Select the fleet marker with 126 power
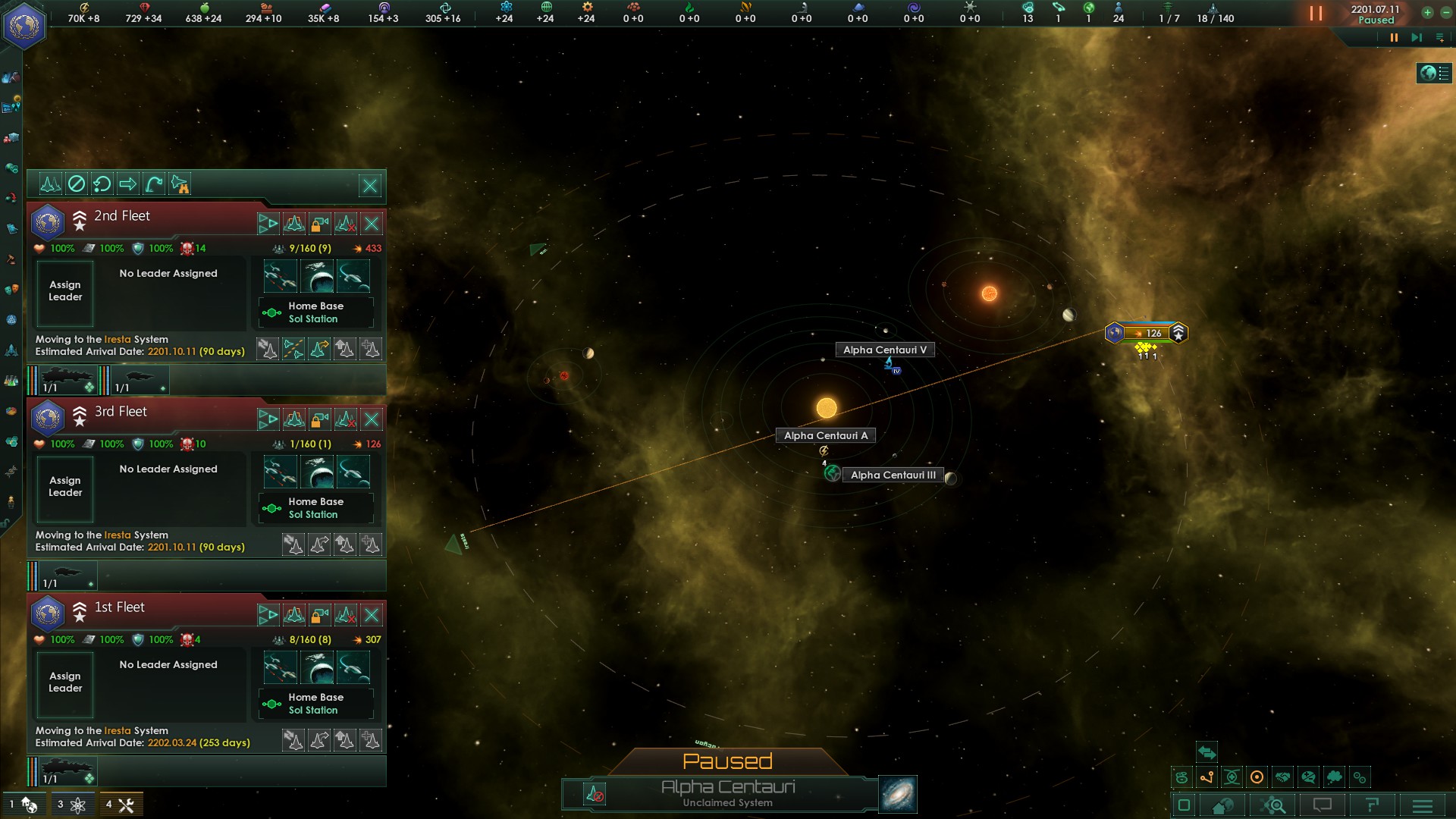Viewport: 1456px width, 819px height. pyautogui.click(x=1147, y=334)
